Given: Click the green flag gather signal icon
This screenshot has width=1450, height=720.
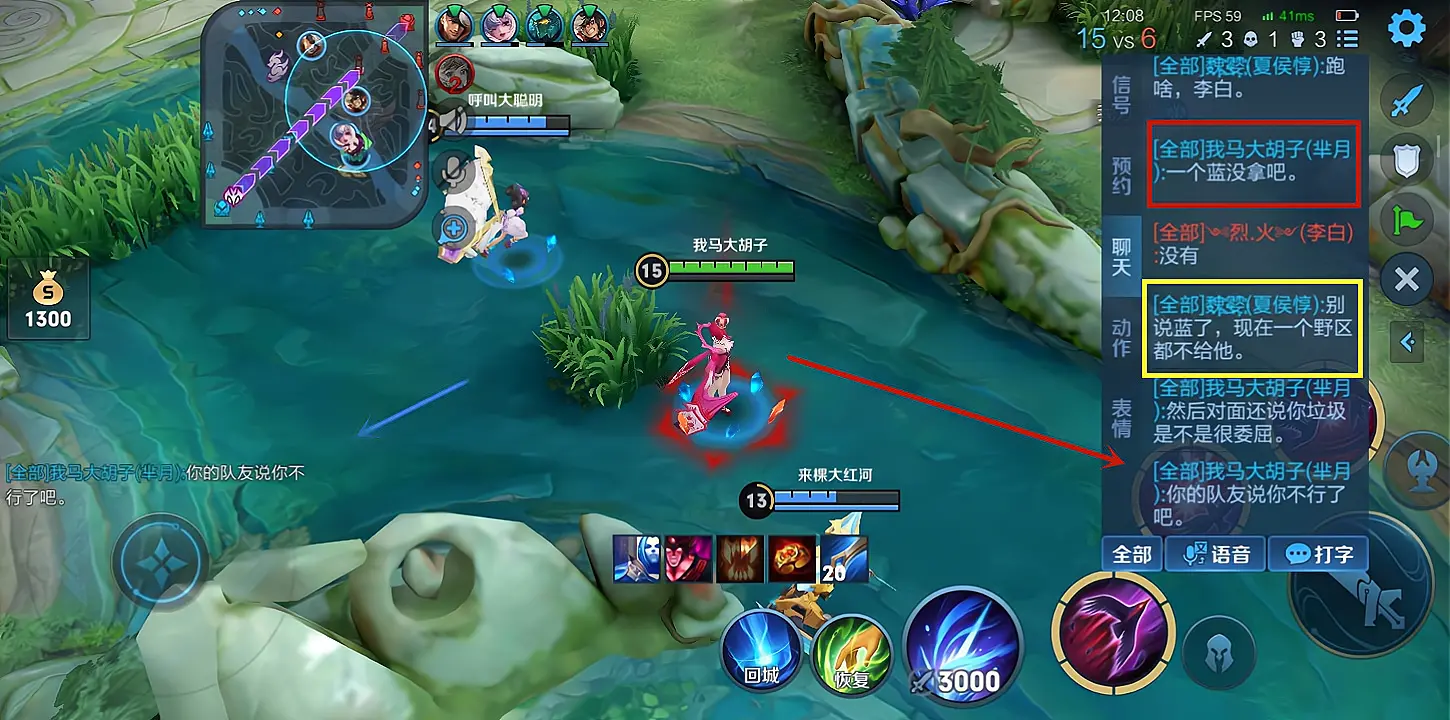Looking at the screenshot, I should [1406, 218].
